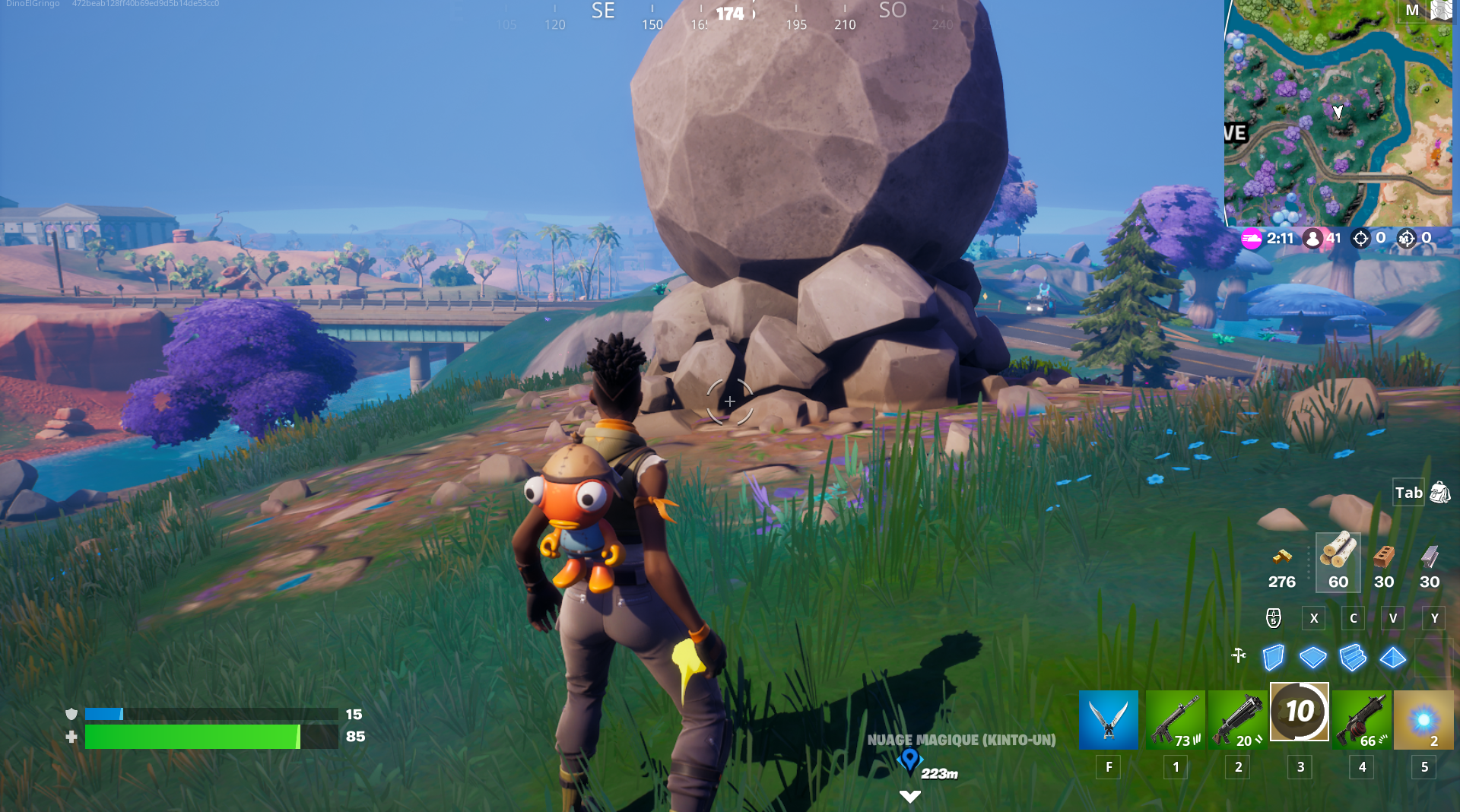1460x812 pixels.
Task: Click the V keybind button
Action: coord(1392,618)
